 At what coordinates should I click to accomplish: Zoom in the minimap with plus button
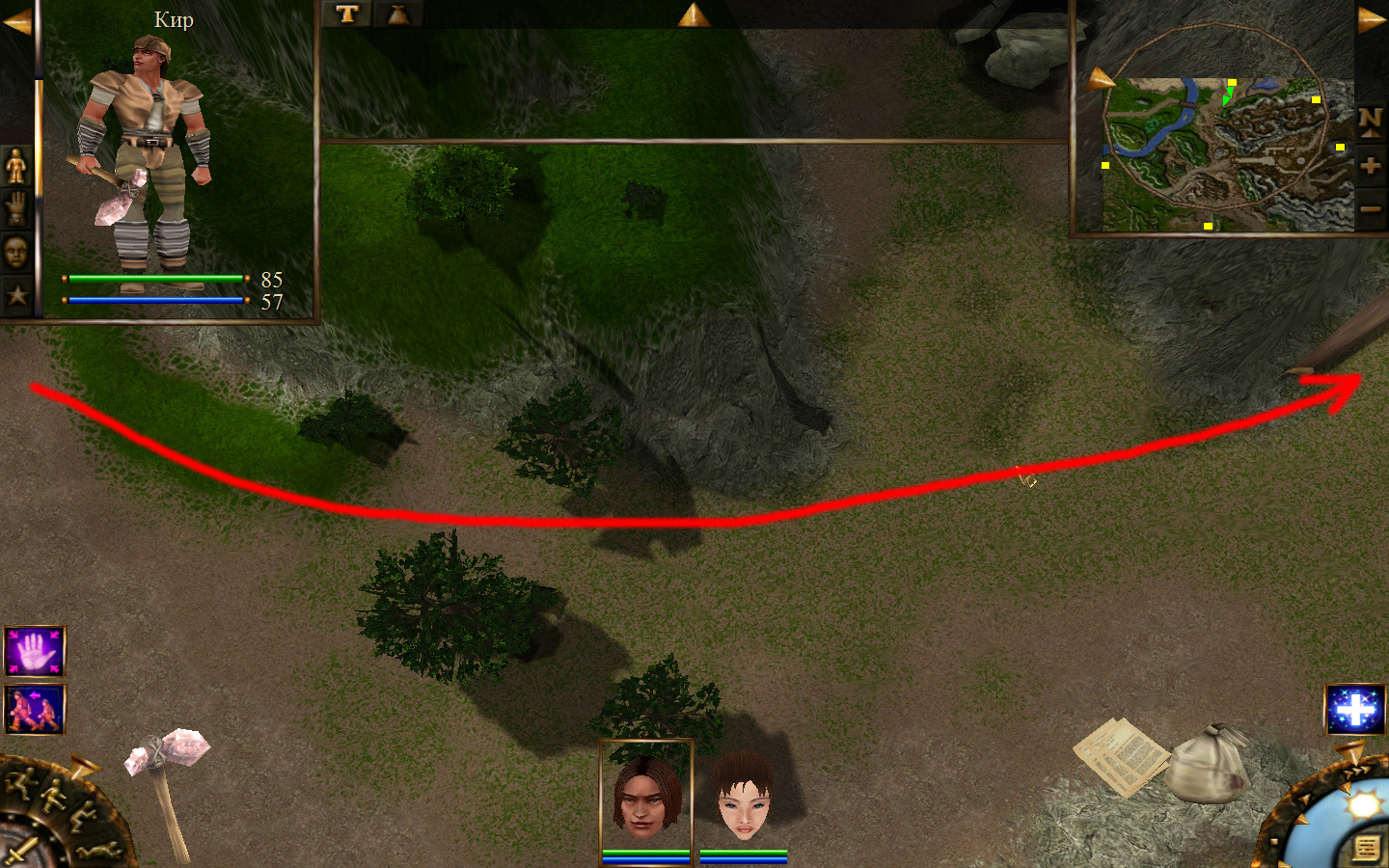pyautogui.click(x=1371, y=166)
